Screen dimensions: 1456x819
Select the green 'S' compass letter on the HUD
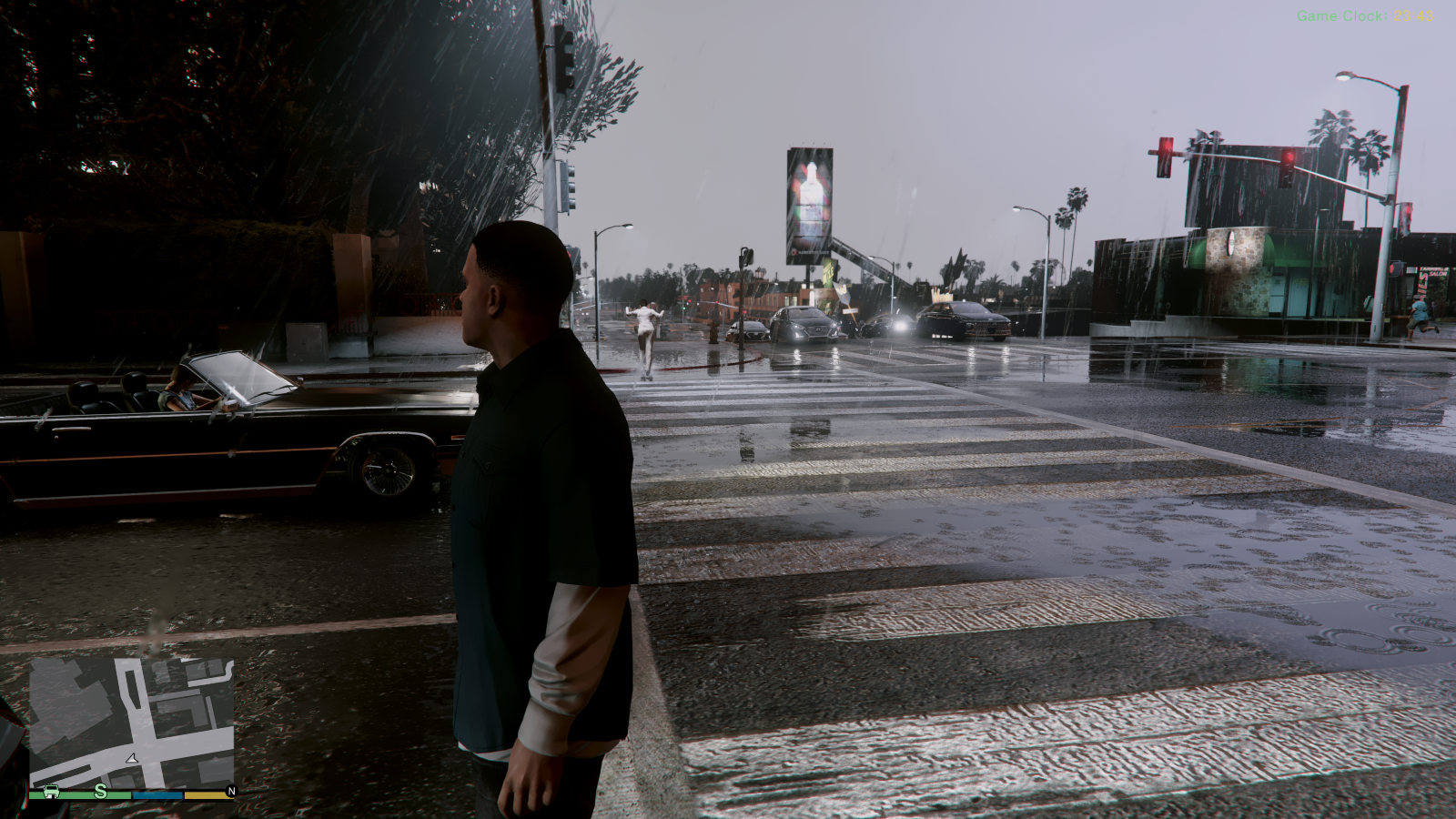pos(100,792)
